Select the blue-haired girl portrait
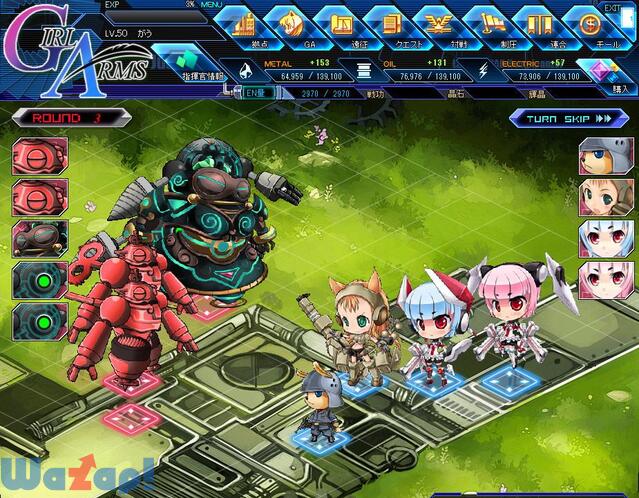The image size is (639, 498). click(x=606, y=238)
